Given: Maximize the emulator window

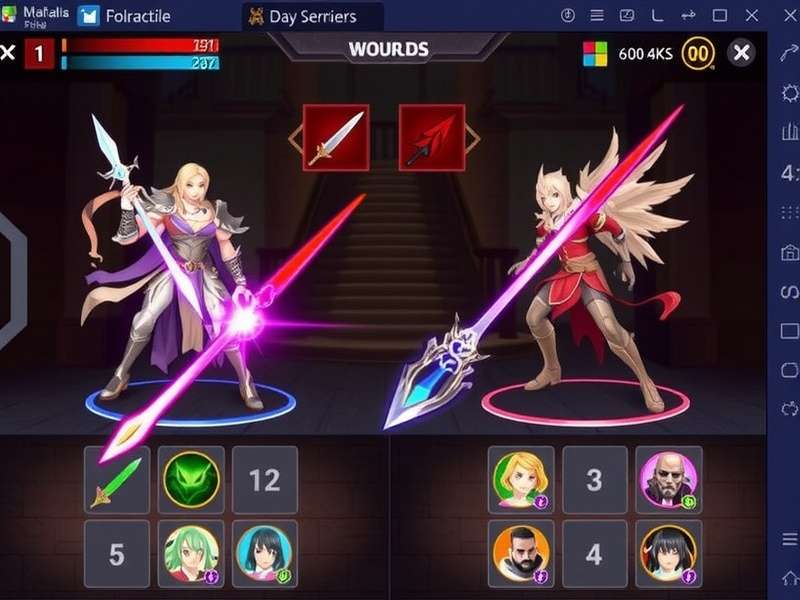Looking at the screenshot, I should point(720,16).
